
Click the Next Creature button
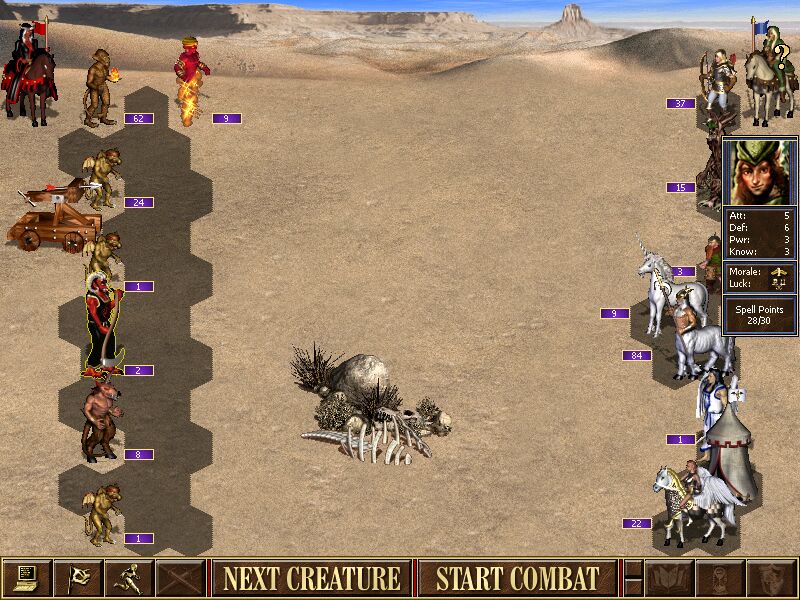(311, 578)
